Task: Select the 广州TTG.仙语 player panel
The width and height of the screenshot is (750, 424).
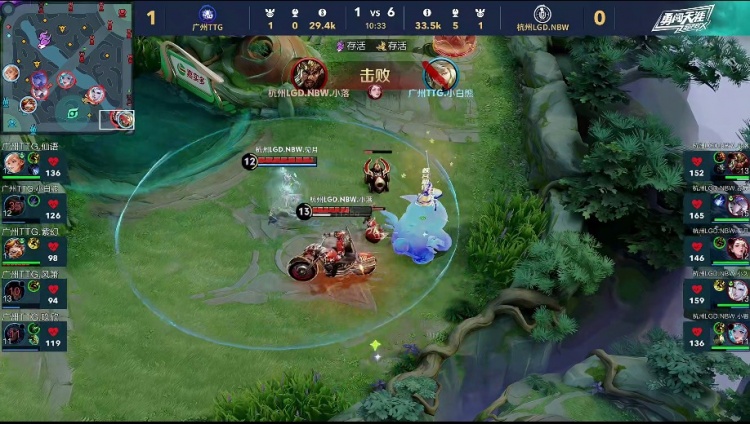Action: click(x=33, y=164)
